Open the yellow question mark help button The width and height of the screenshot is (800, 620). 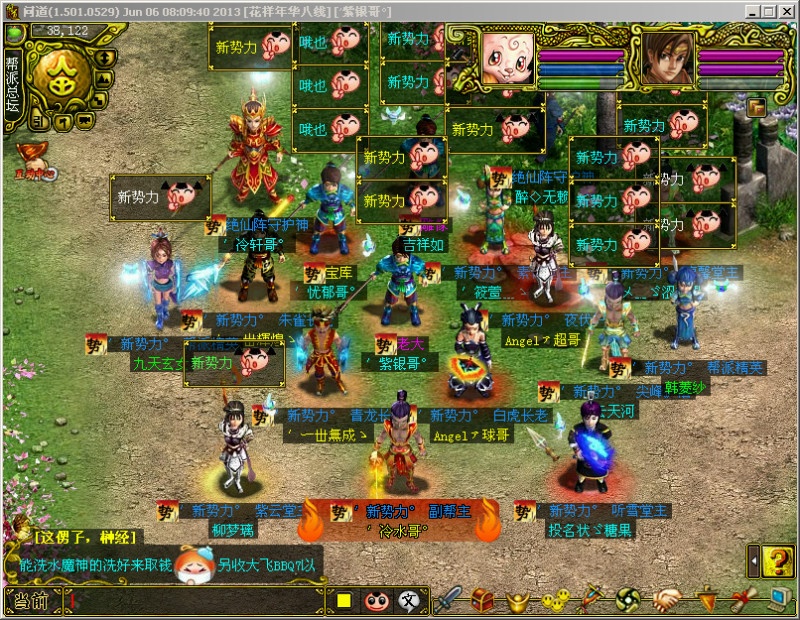click(x=777, y=562)
